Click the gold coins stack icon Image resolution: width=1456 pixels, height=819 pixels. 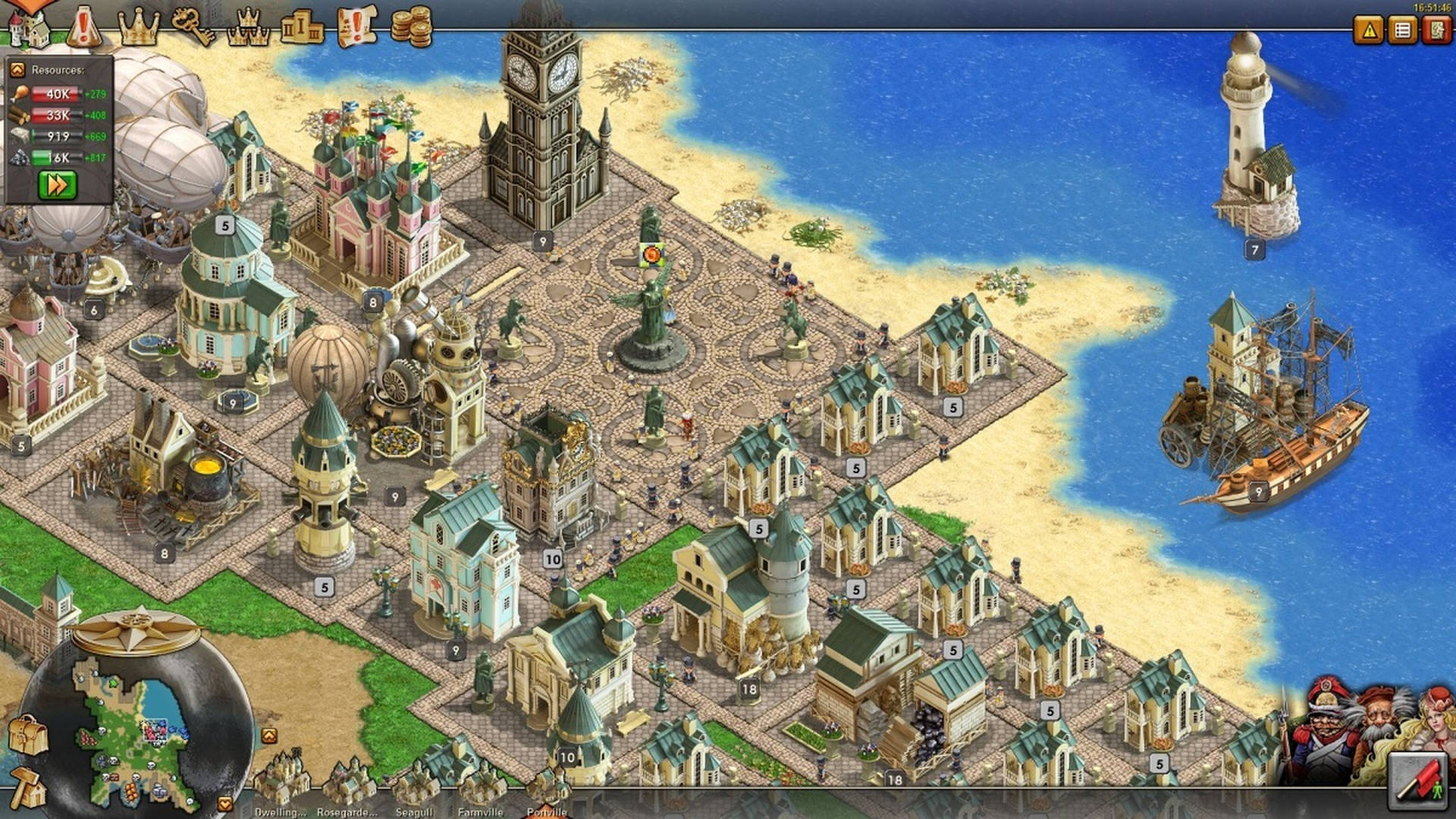click(x=412, y=25)
